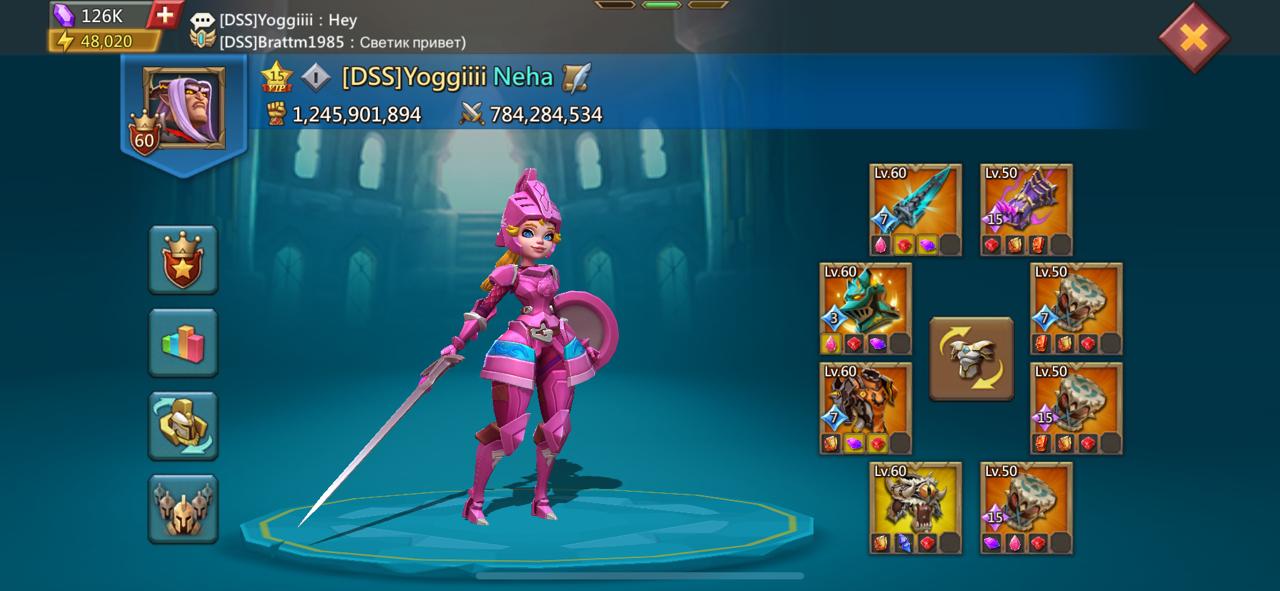Select the Lv.60 clawed boots slot
The width and height of the screenshot is (1280, 591).
click(915, 507)
